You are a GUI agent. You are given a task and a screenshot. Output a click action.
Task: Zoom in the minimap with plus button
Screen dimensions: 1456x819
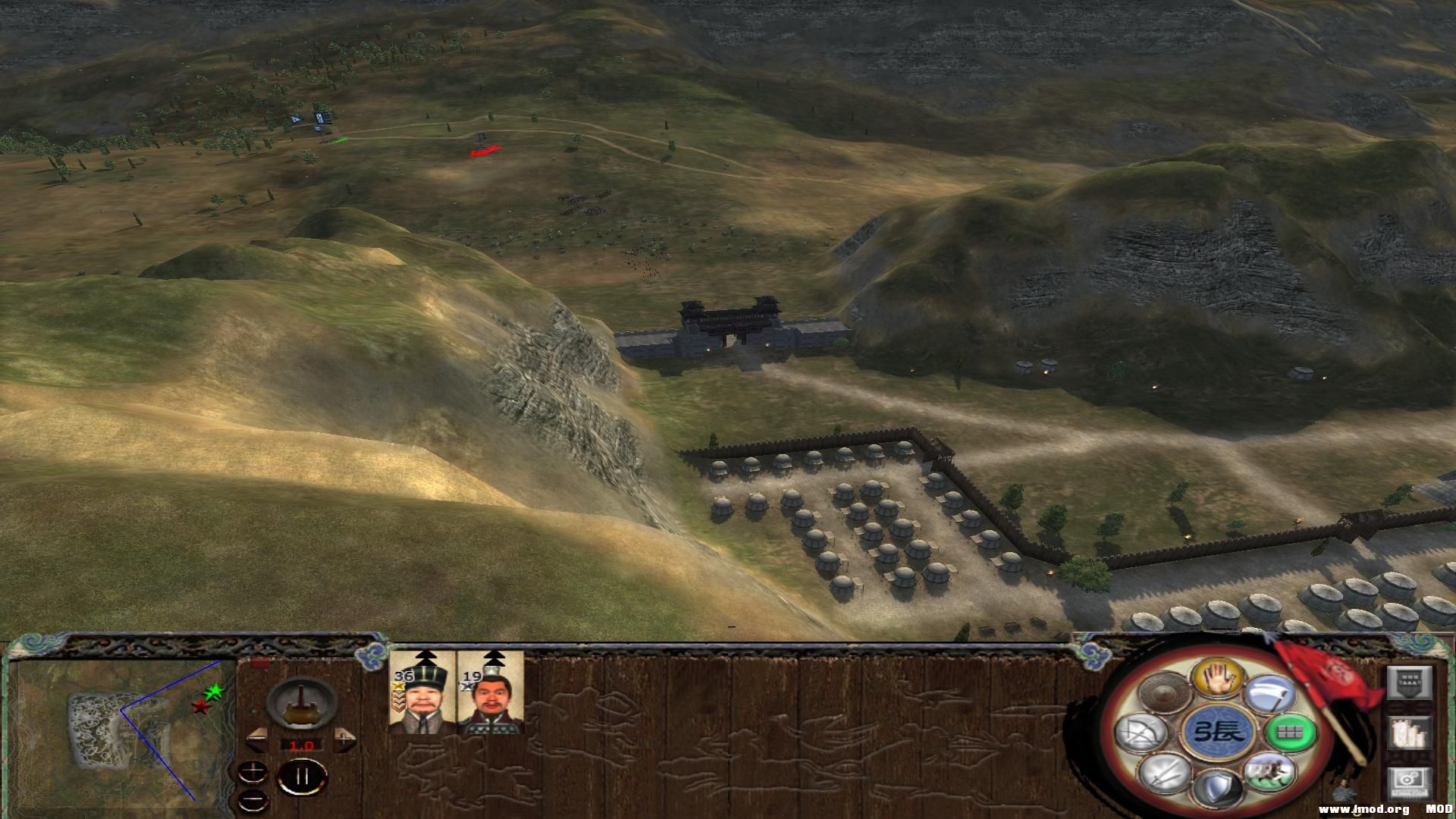pos(253,773)
